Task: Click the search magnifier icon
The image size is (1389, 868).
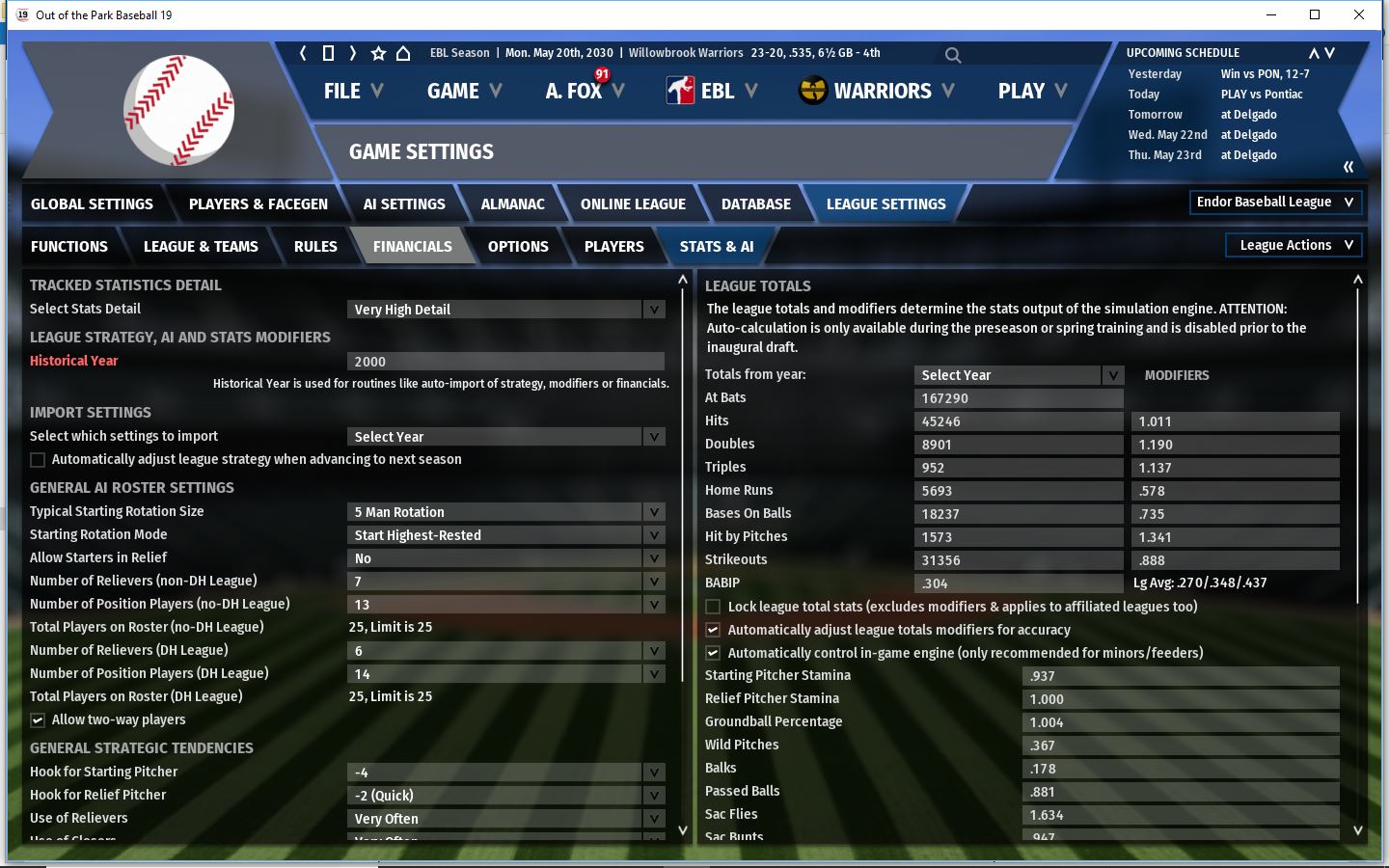Action: coord(953,55)
